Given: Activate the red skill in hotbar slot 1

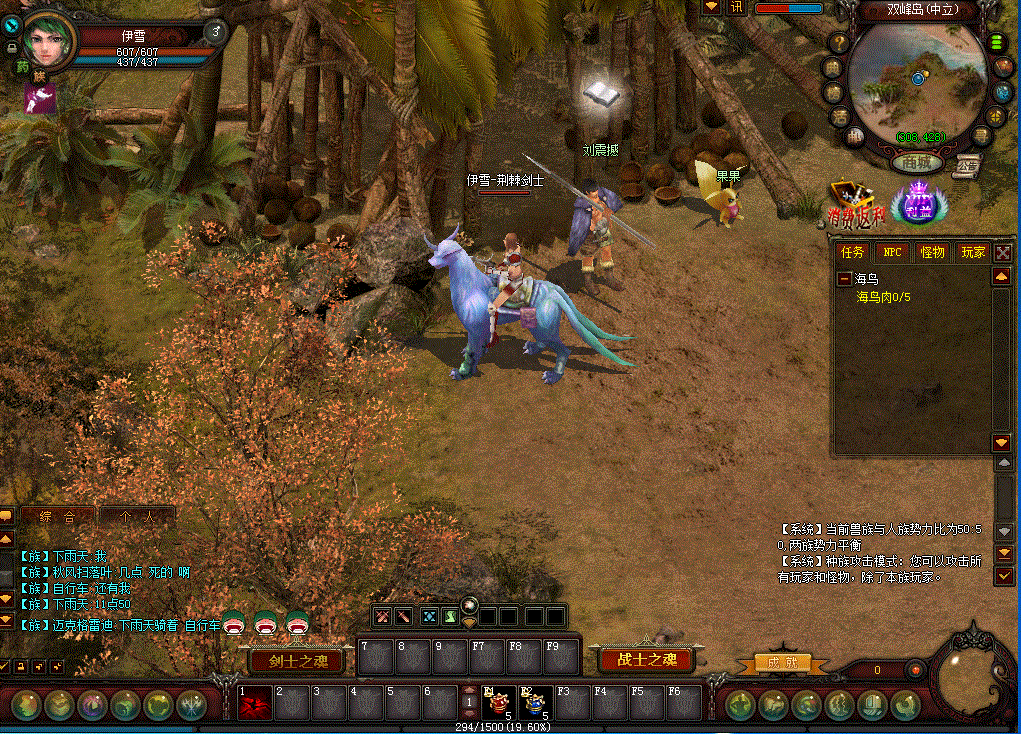Looking at the screenshot, I should coord(254,703).
